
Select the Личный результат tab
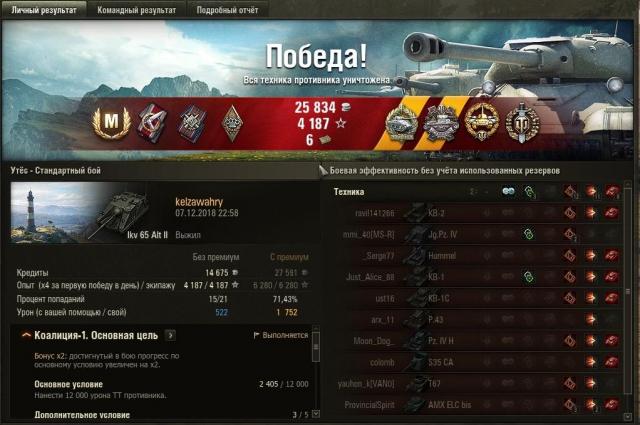point(44,10)
